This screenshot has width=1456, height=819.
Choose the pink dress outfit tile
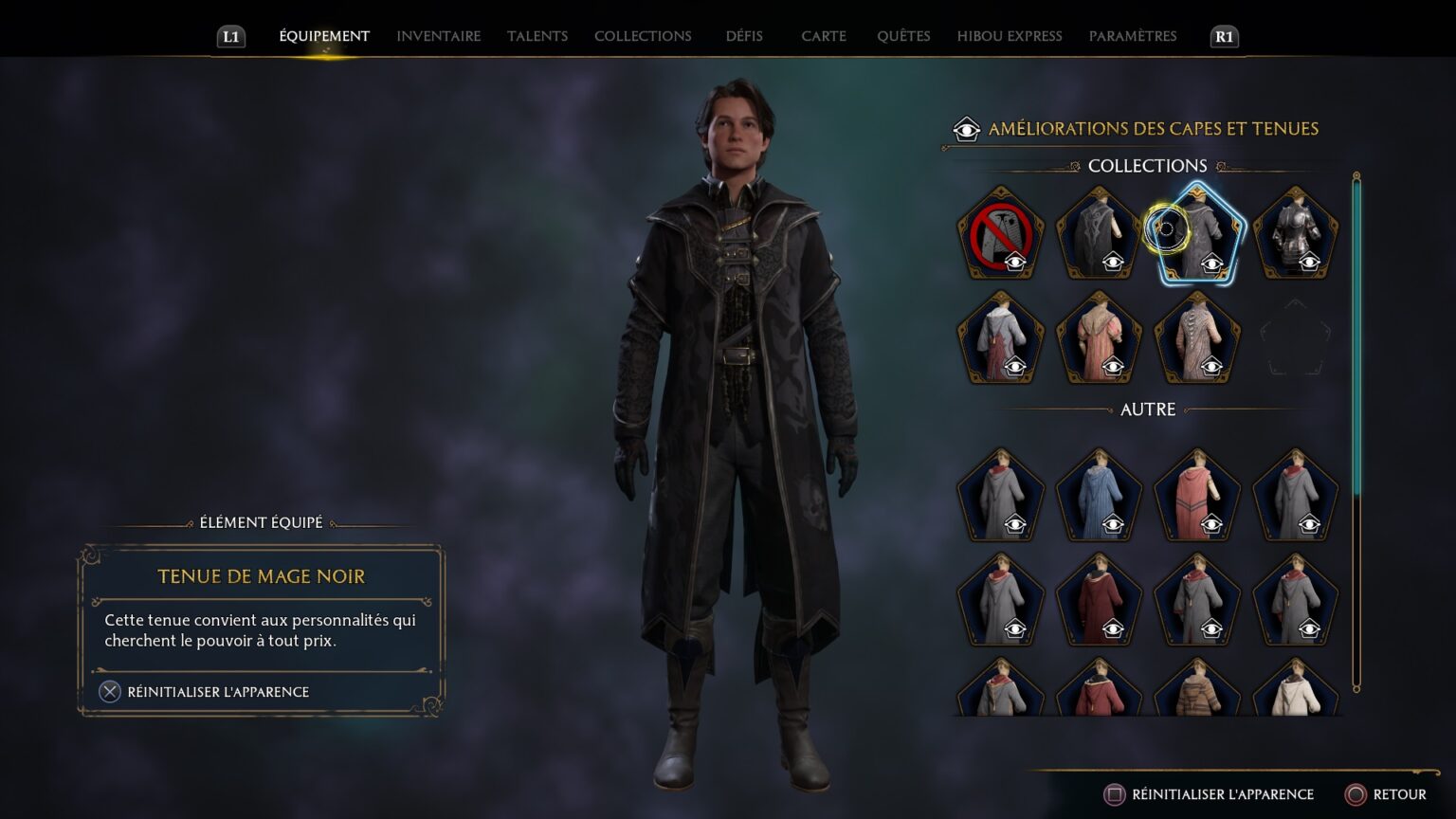tap(1099, 338)
